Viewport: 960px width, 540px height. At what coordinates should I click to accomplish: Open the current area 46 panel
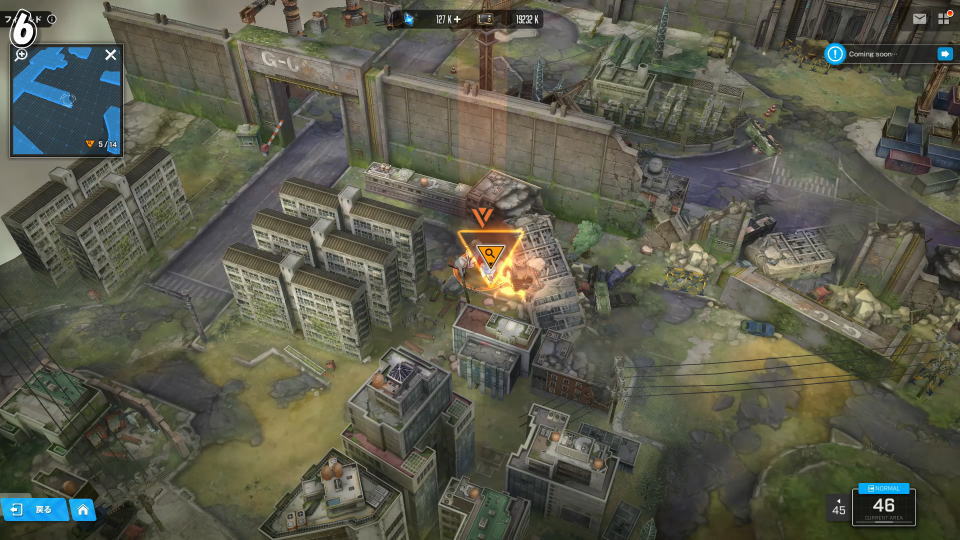[x=884, y=509]
